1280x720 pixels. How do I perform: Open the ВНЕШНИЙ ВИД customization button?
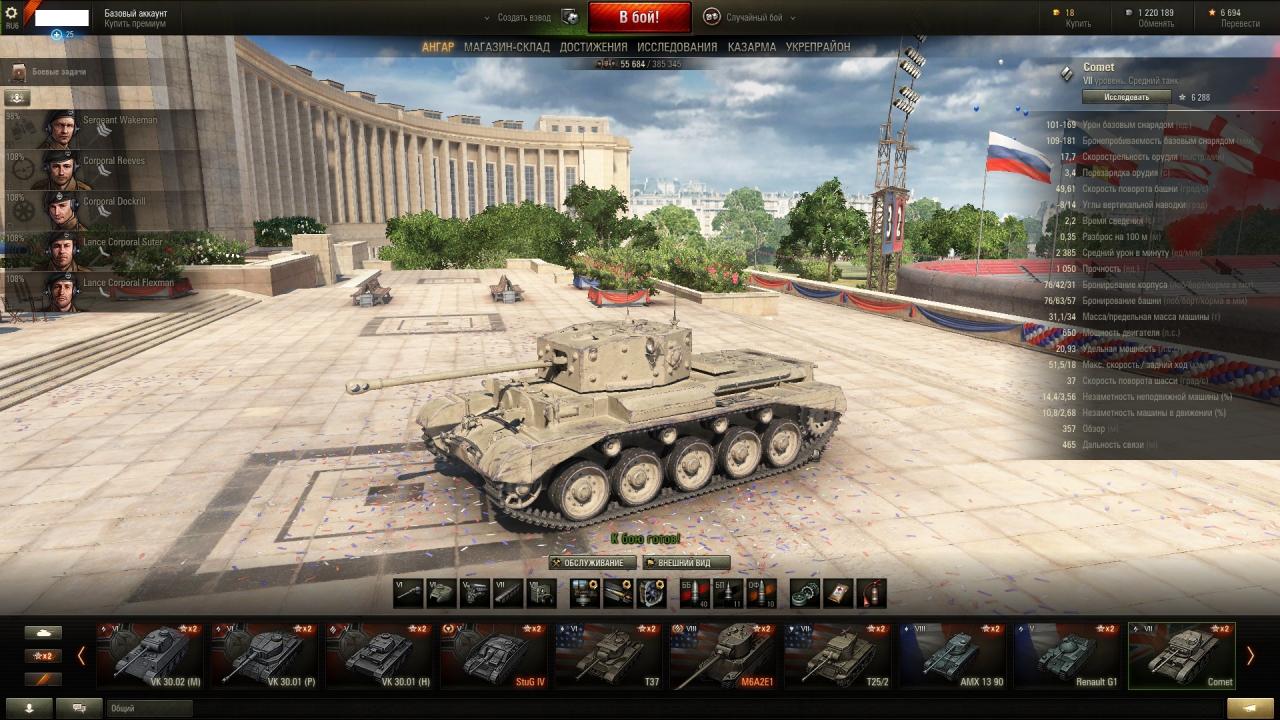click(686, 563)
